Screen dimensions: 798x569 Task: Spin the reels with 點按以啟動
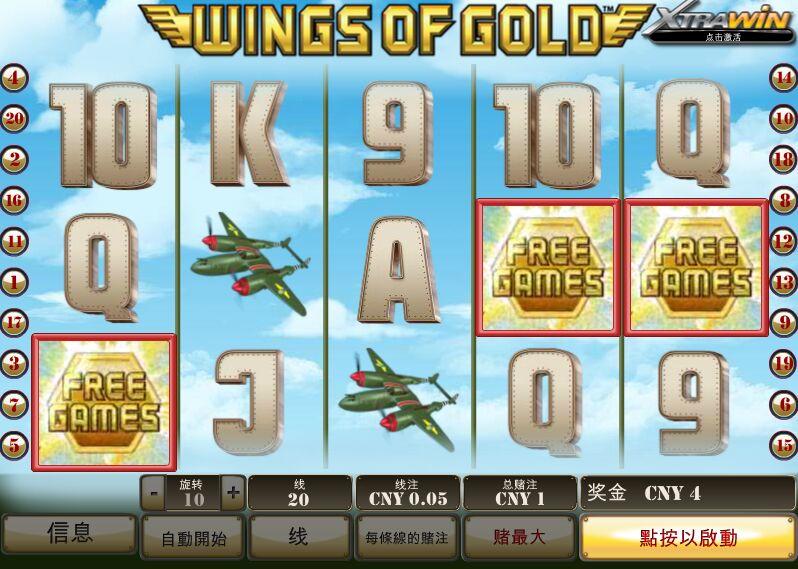coord(688,537)
